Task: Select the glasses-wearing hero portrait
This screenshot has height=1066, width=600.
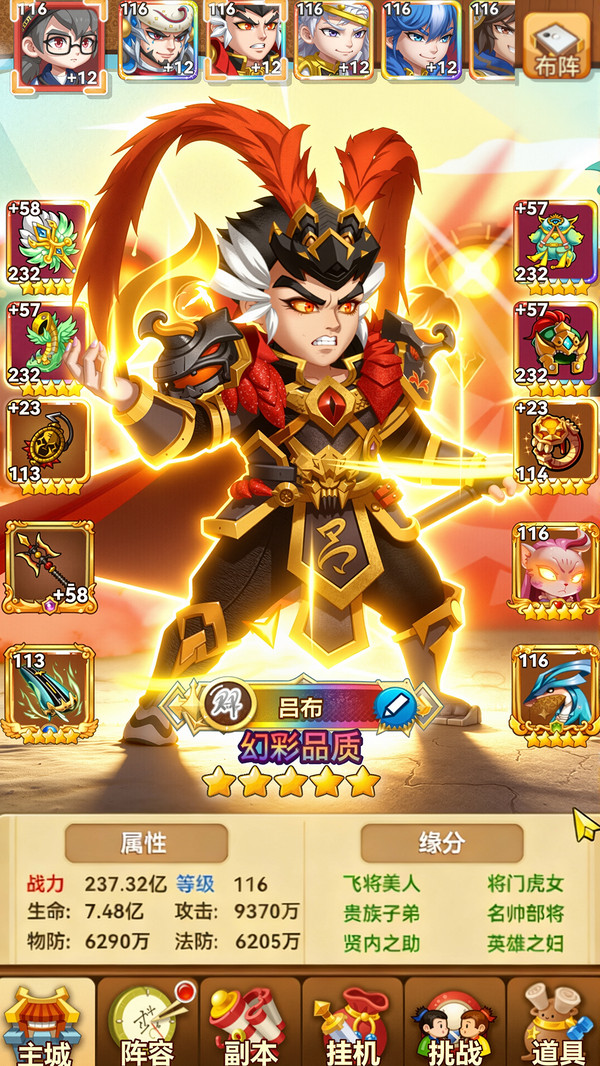Action: [57, 44]
